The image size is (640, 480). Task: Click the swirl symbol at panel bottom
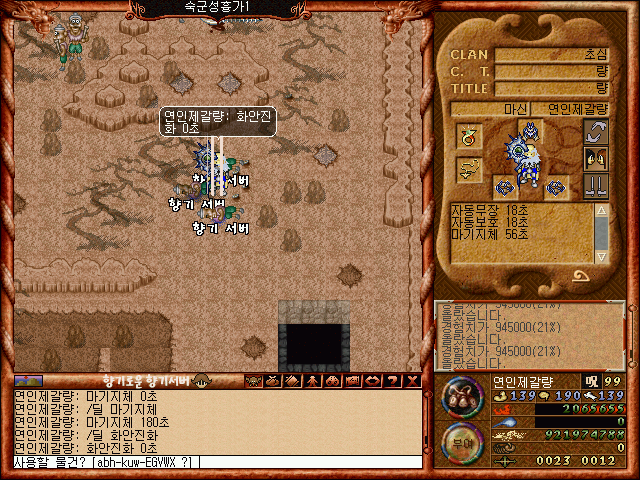tap(581, 277)
